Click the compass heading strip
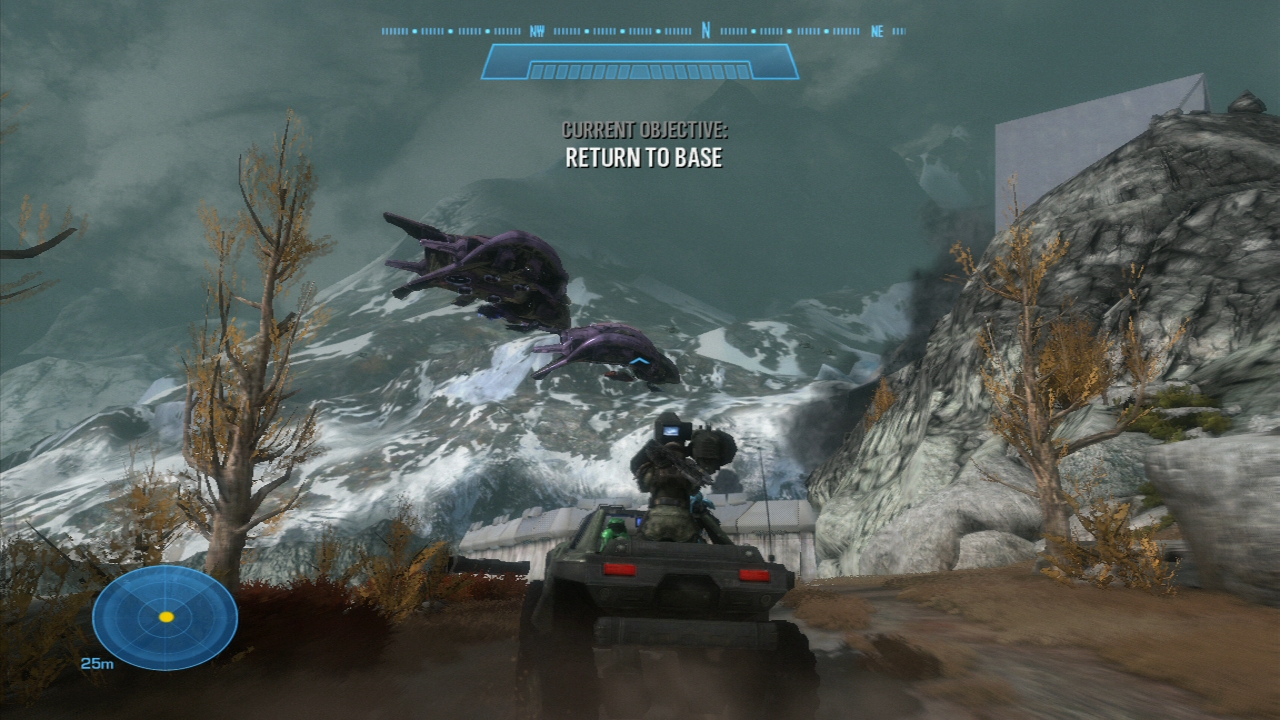 point(643,31)
